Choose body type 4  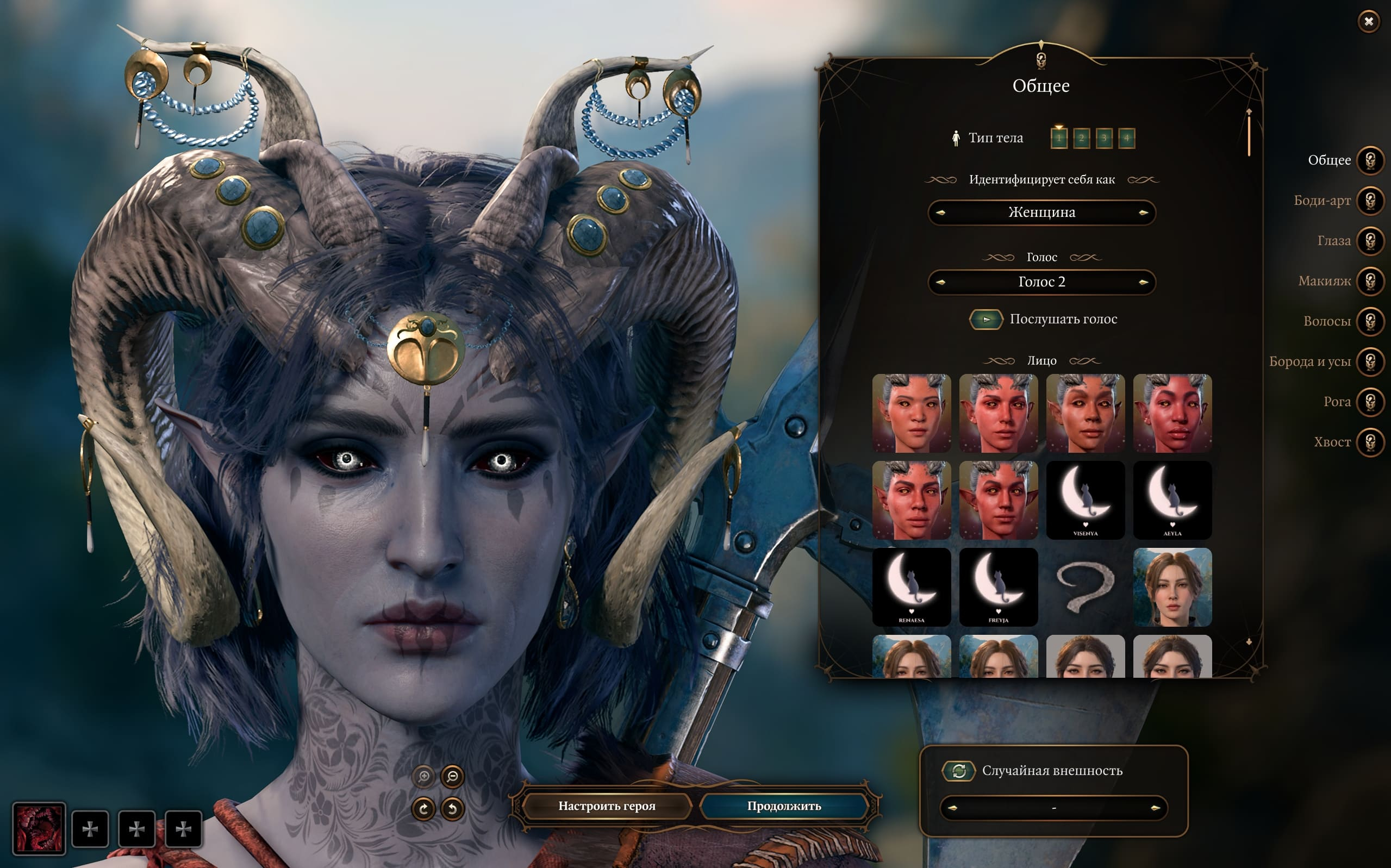pyautogui.click(x=1126, y=139)
